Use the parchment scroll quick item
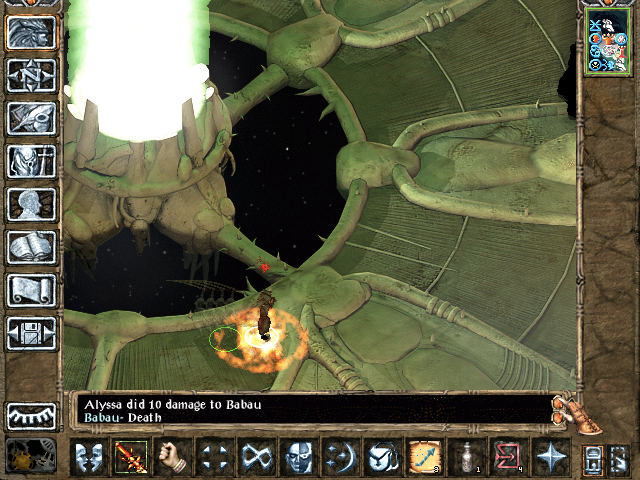Viewport: 640px width, 480px height. point(423,457)
